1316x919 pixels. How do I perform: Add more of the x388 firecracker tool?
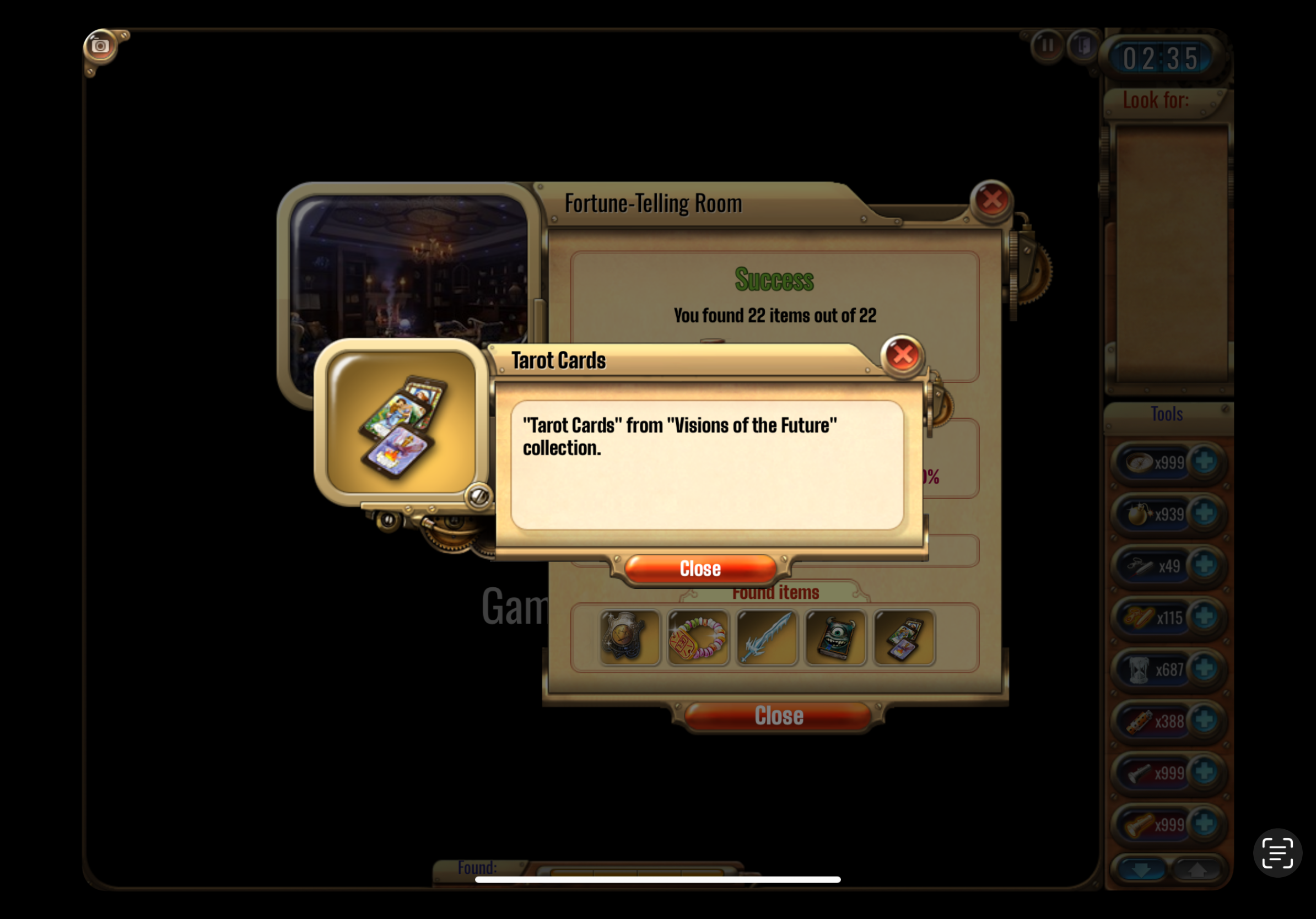pyautogui.click(x=1204, y=720)
